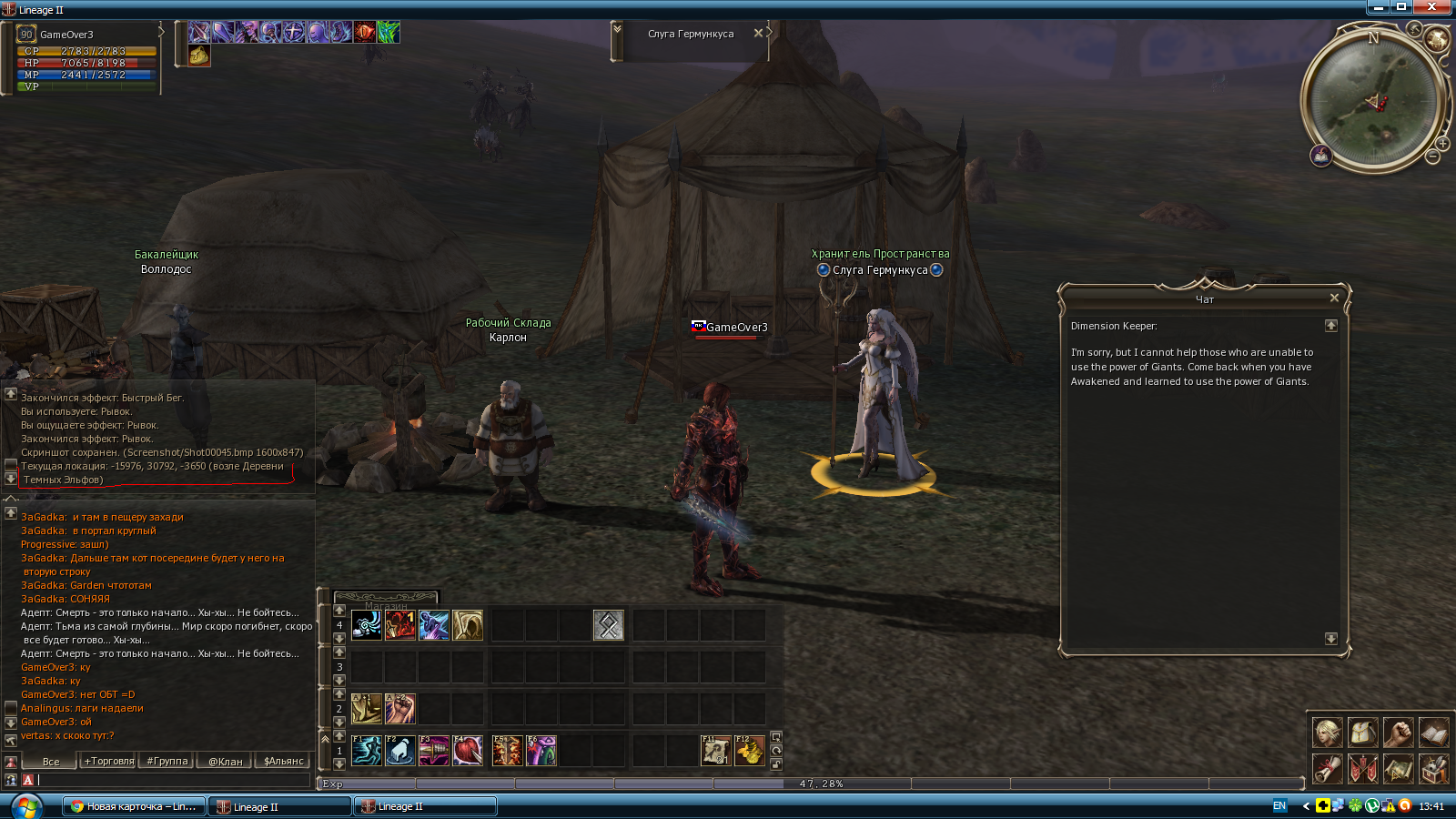Use the F1 running-figure sprint skill

click(x=367, y=750)
